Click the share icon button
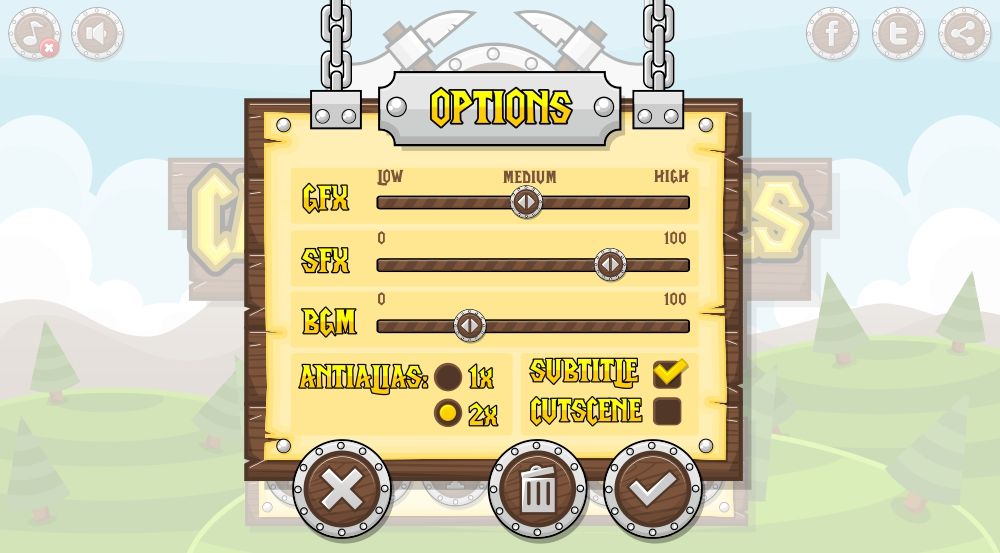This screenshot has width=1000, height=553. pyautogui.click(x=964, y=34)
